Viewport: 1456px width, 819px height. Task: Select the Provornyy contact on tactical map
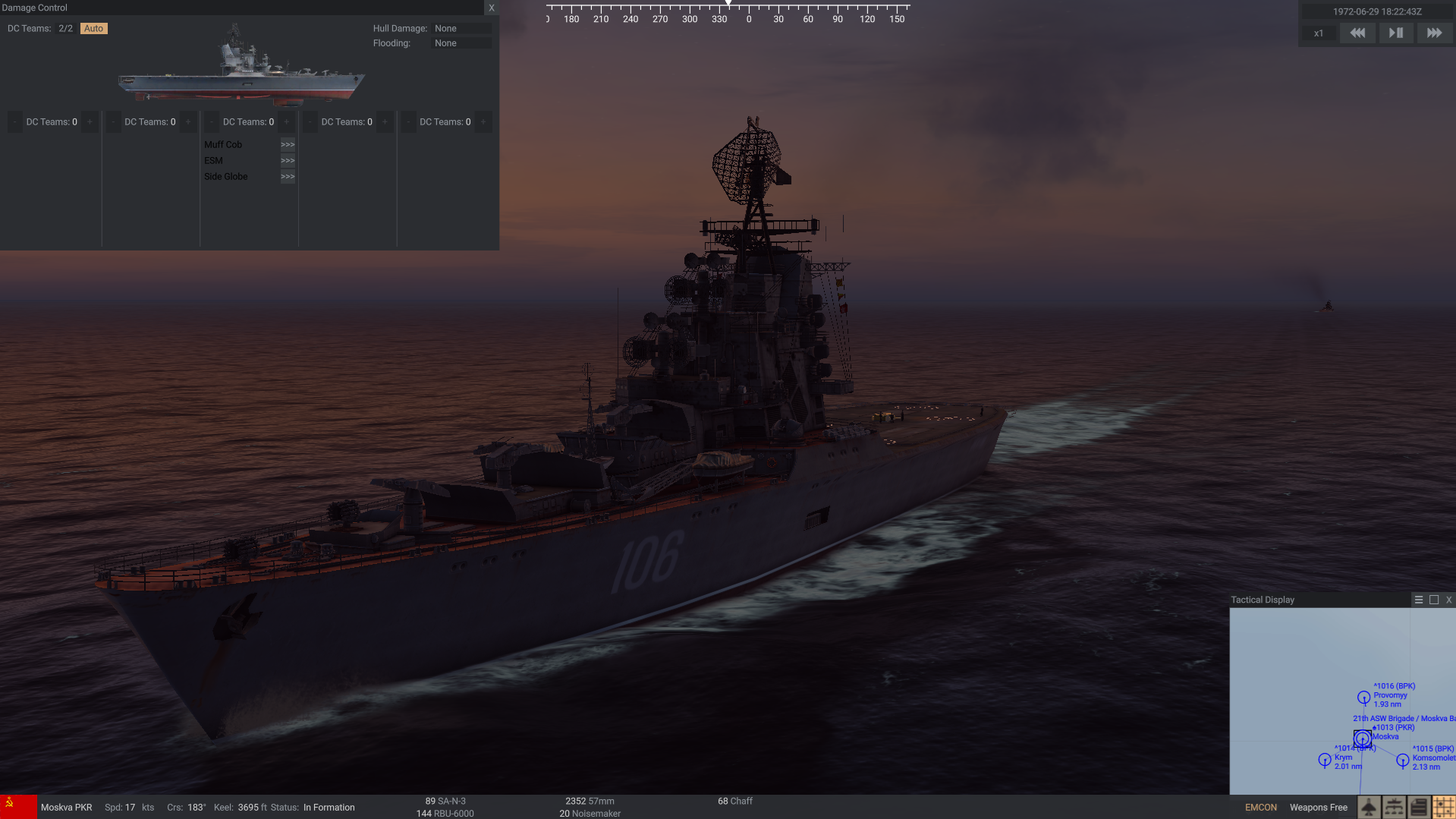1363,697
